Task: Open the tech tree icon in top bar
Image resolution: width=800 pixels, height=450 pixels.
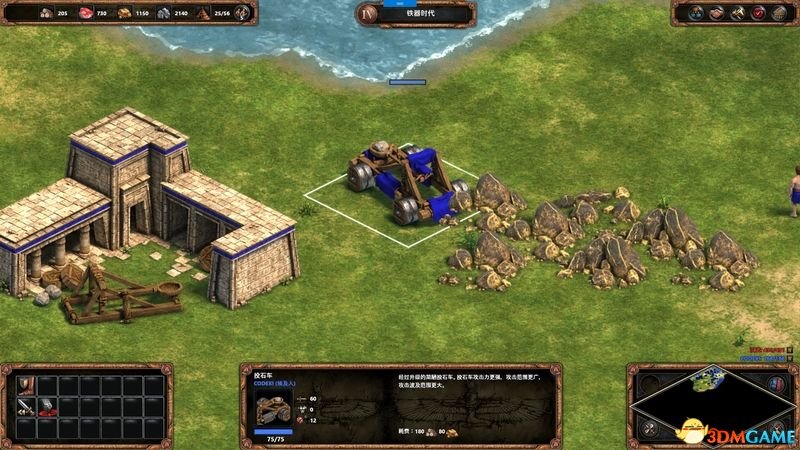Action: (x=694, y=13)
